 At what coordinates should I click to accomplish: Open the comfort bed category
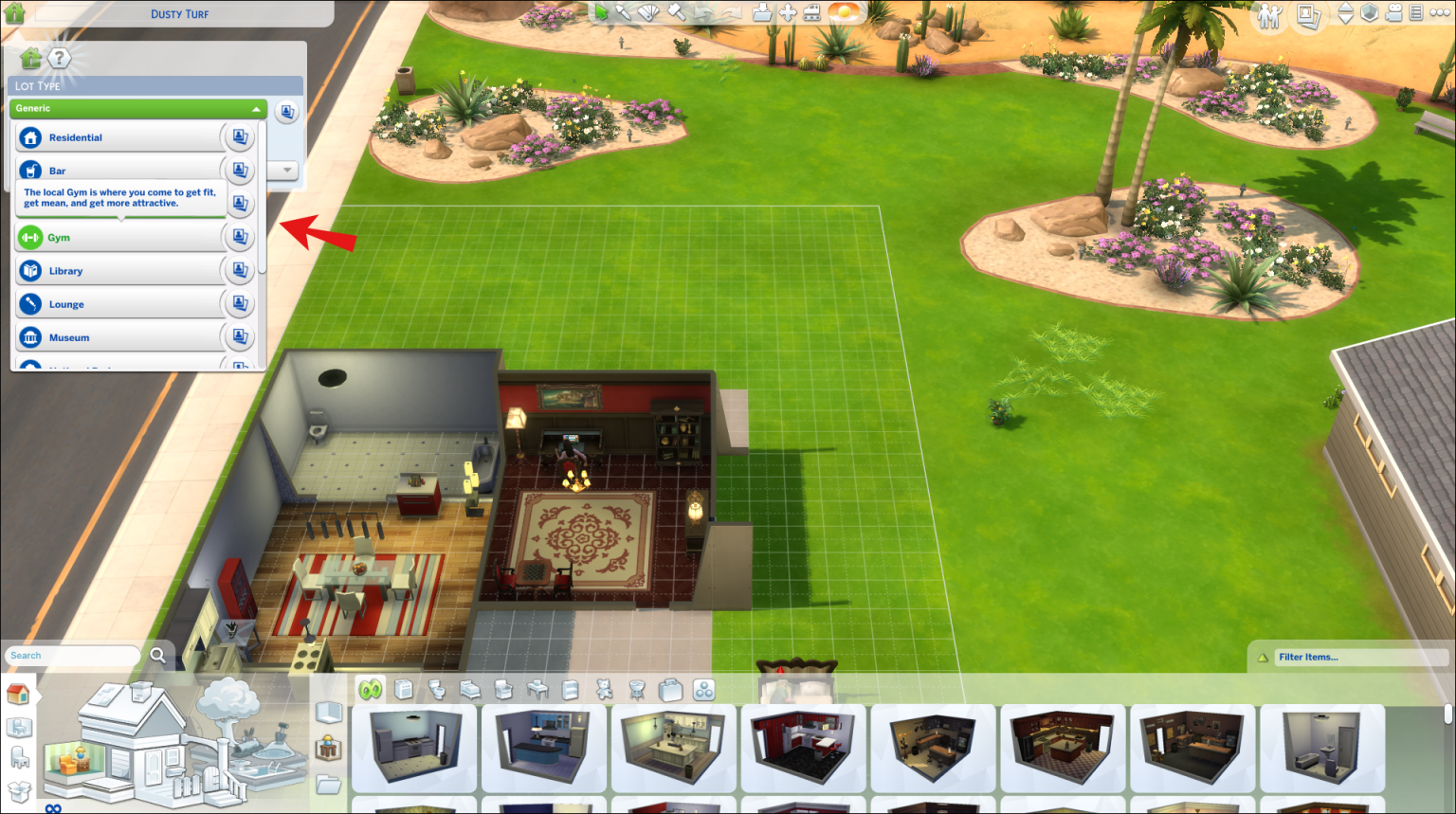pyautogui.click(x=468, y=691)
